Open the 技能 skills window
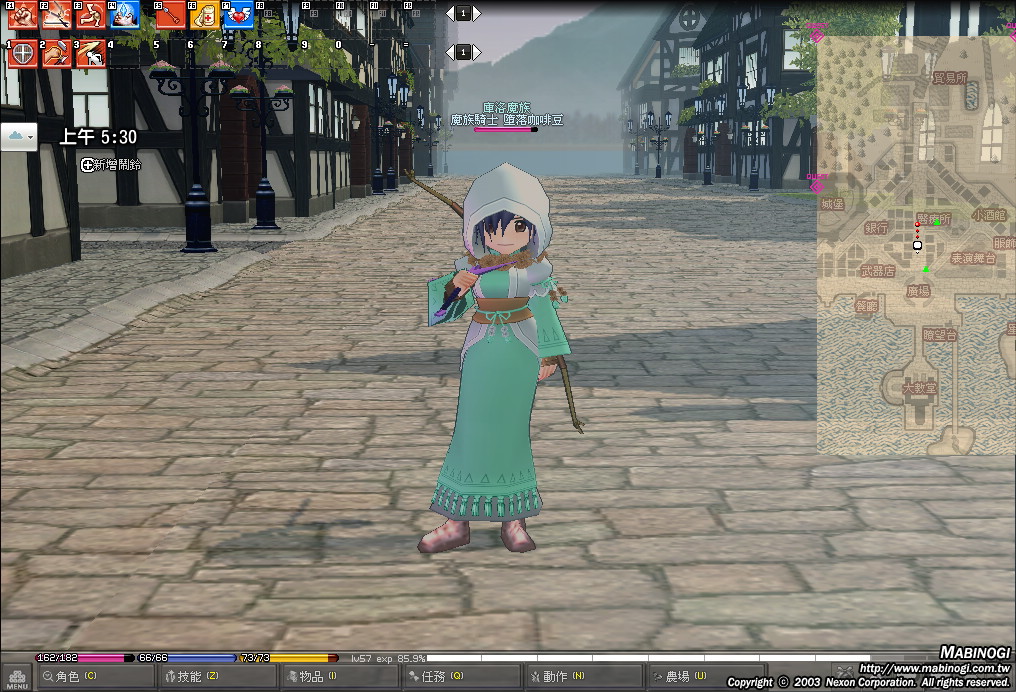 point(217,677)
